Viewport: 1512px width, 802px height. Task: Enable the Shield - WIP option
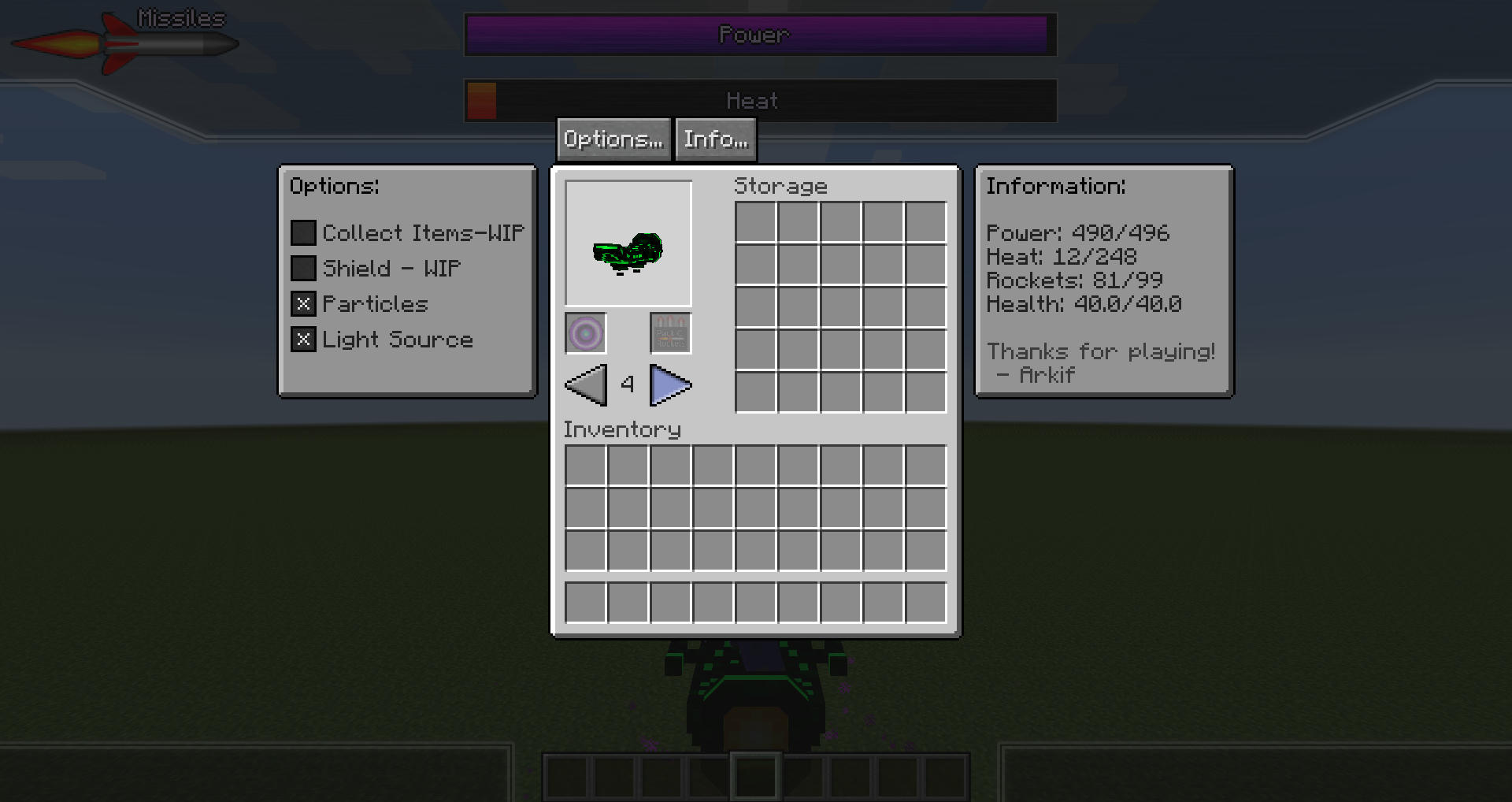tap(302, 268)
